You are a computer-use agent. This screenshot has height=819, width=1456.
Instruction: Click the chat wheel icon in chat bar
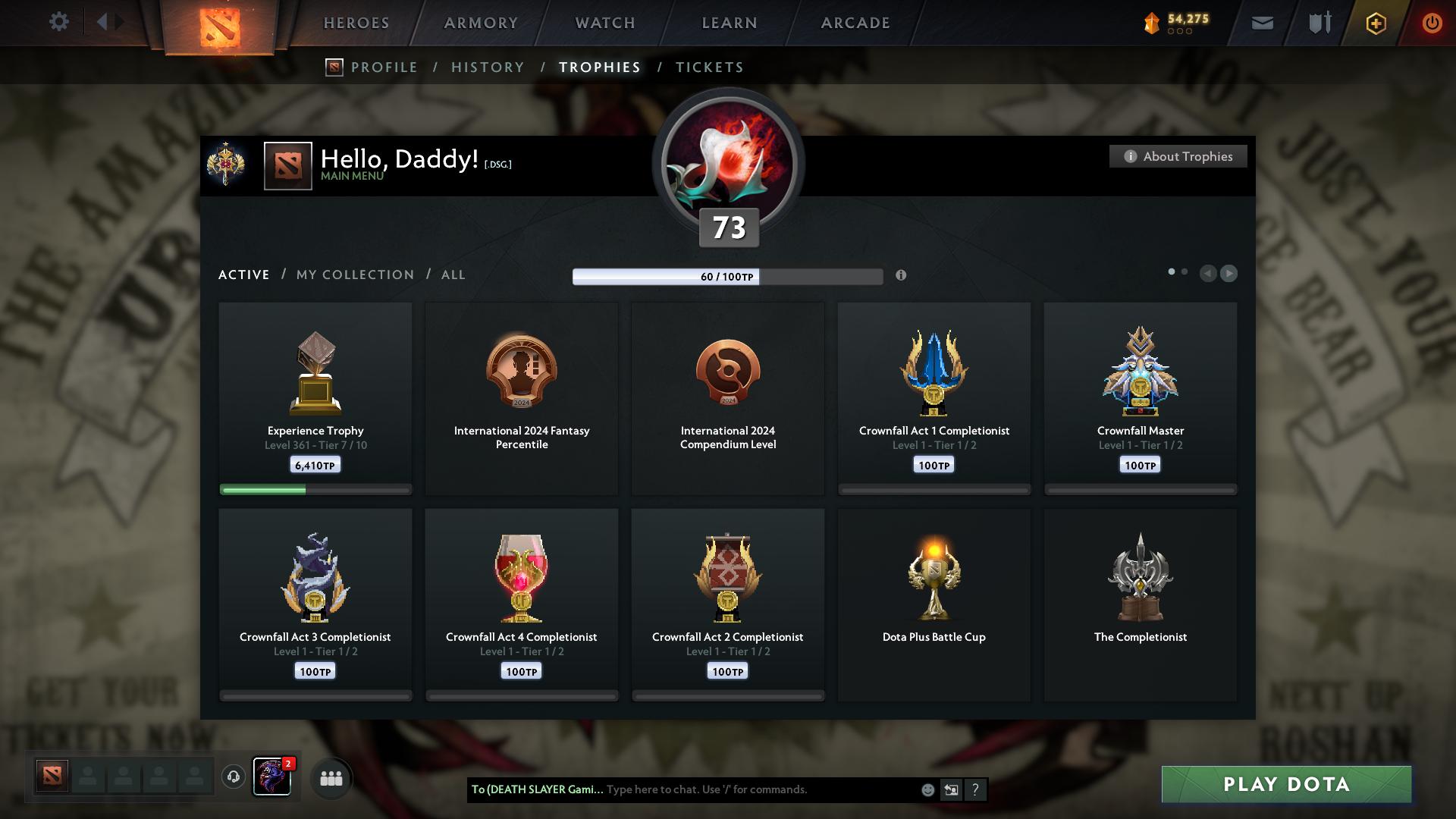click(951, 789)
